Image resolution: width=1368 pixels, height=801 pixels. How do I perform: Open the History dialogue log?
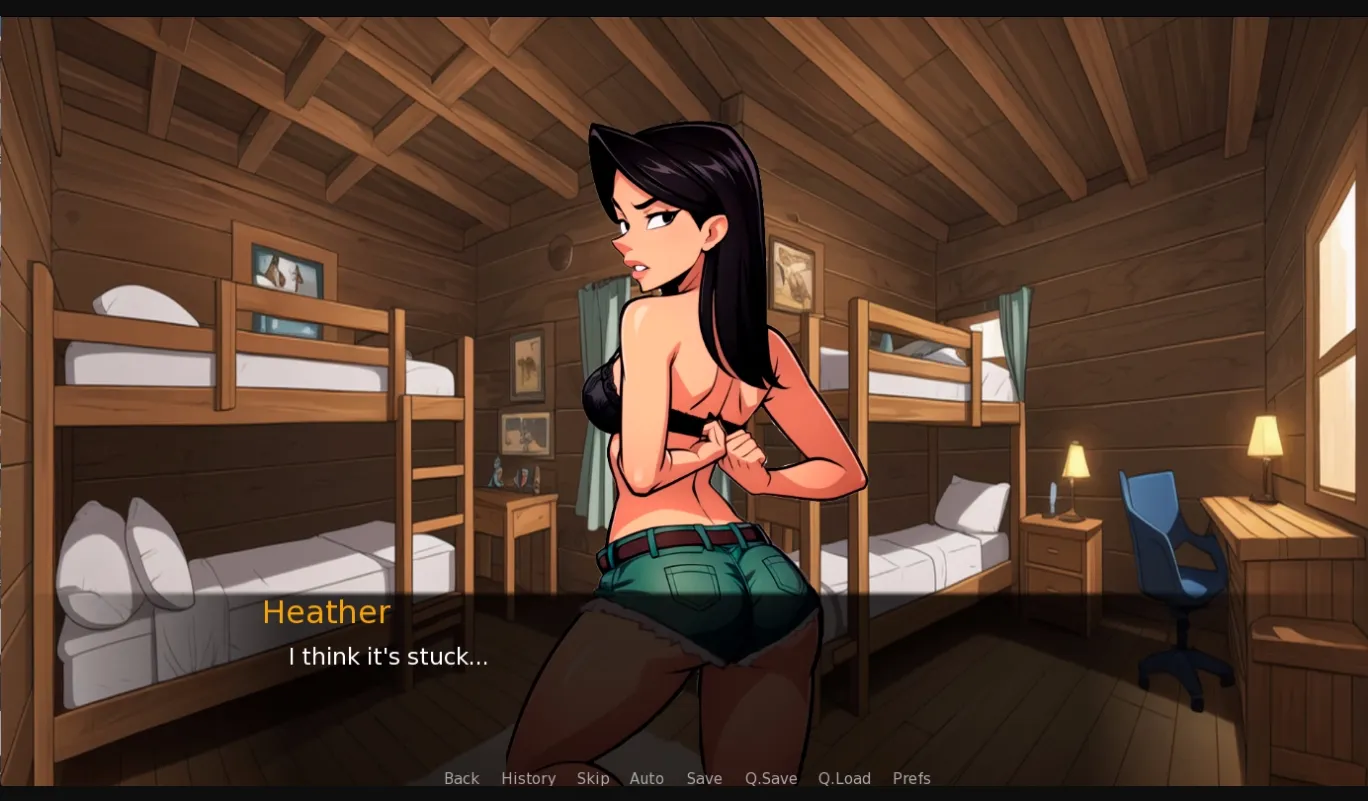528,778
